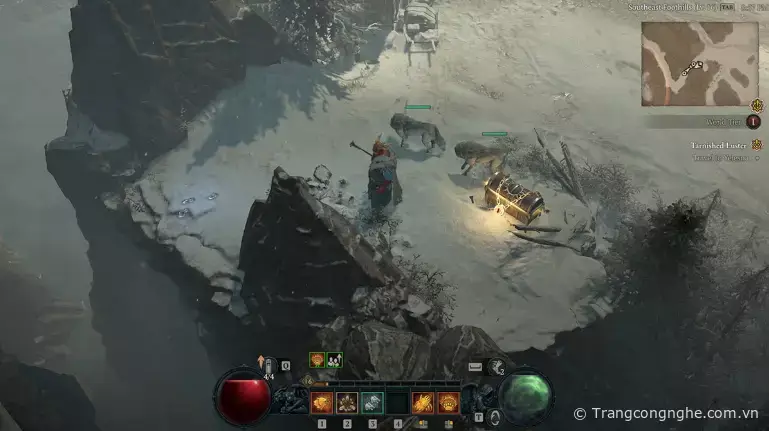The height and width of the screenshot is (431, 769).
Task: Click the World Tier 1 badge
Action: [x=754, y=121]
